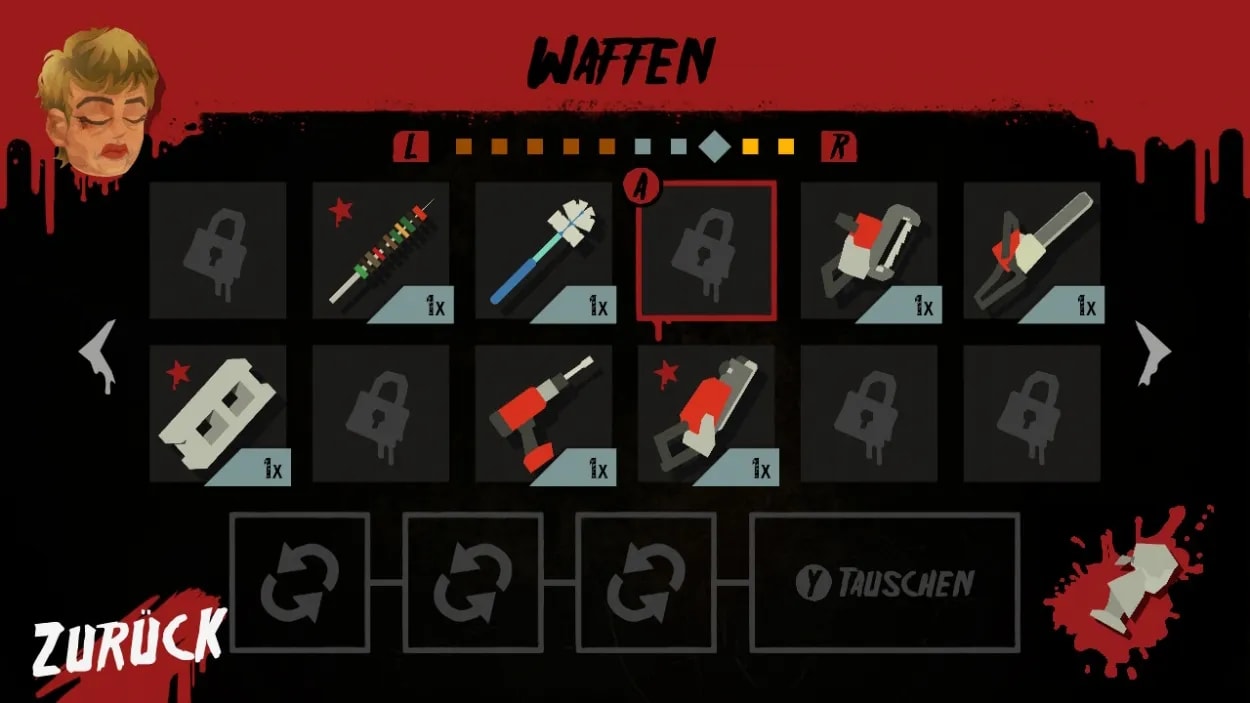Screen dimensions: 1250x703
Task: Pick the starred red saw beside the drill
Action: point(706,414)
